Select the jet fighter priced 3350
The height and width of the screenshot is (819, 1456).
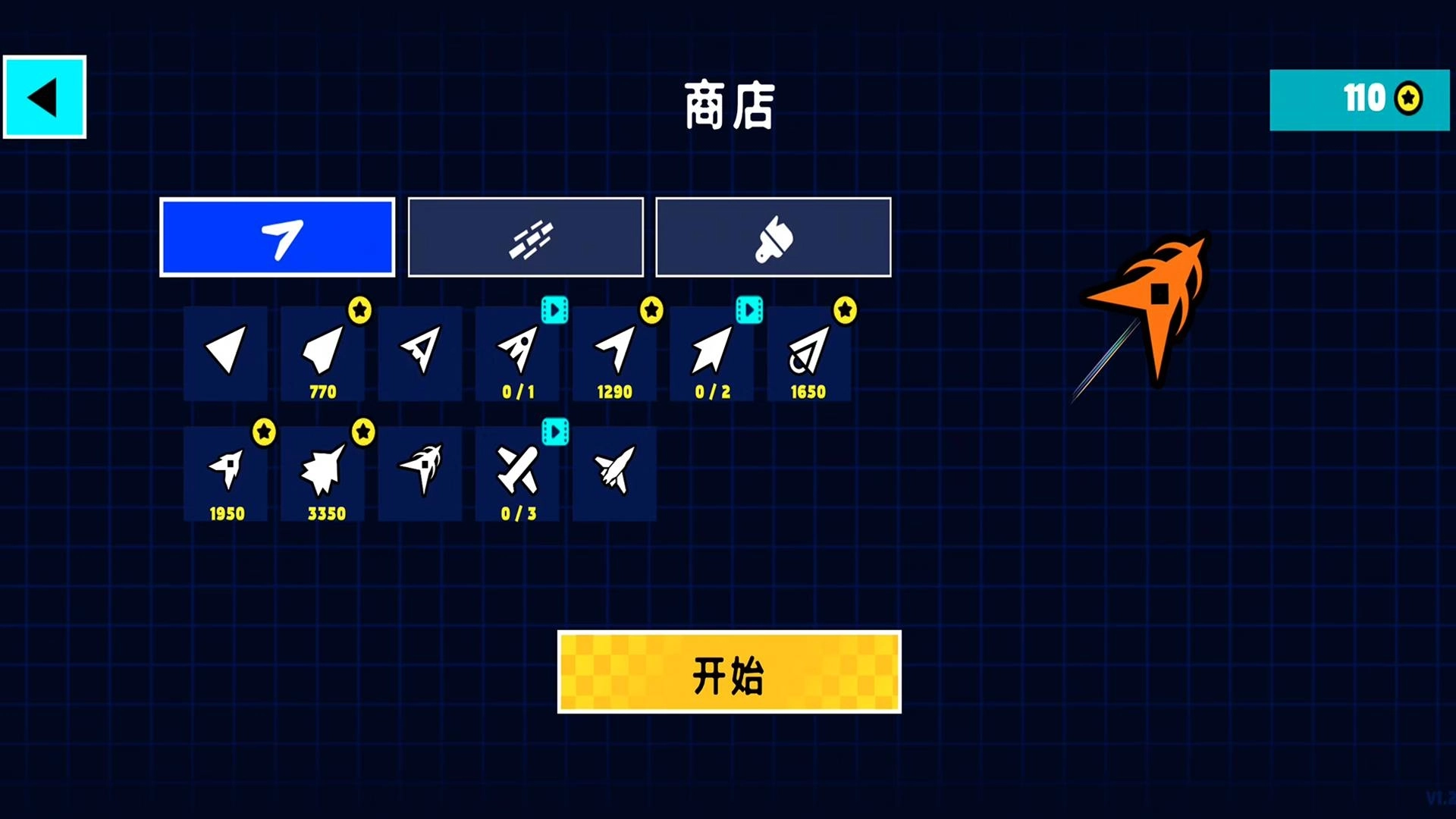tap(322, 470)
